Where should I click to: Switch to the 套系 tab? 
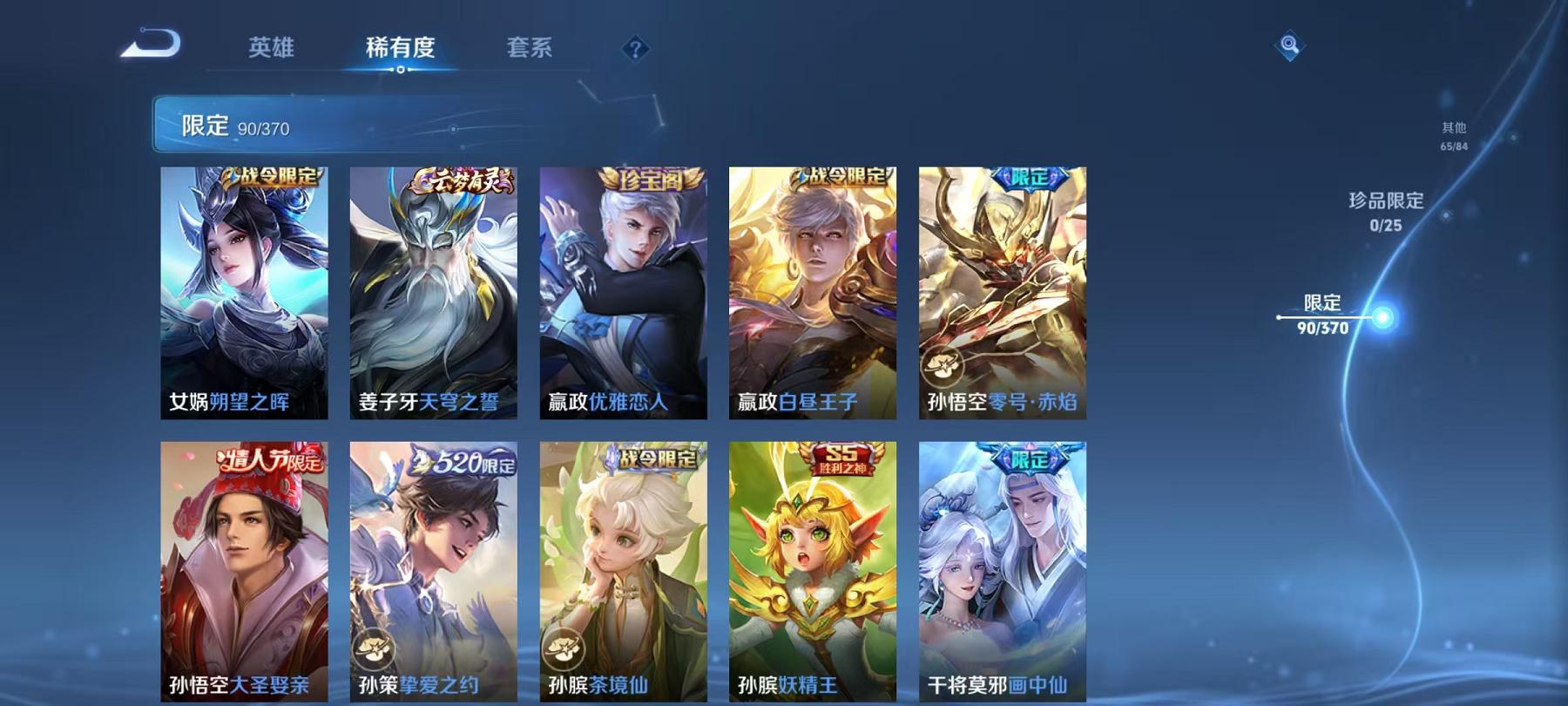530,50
